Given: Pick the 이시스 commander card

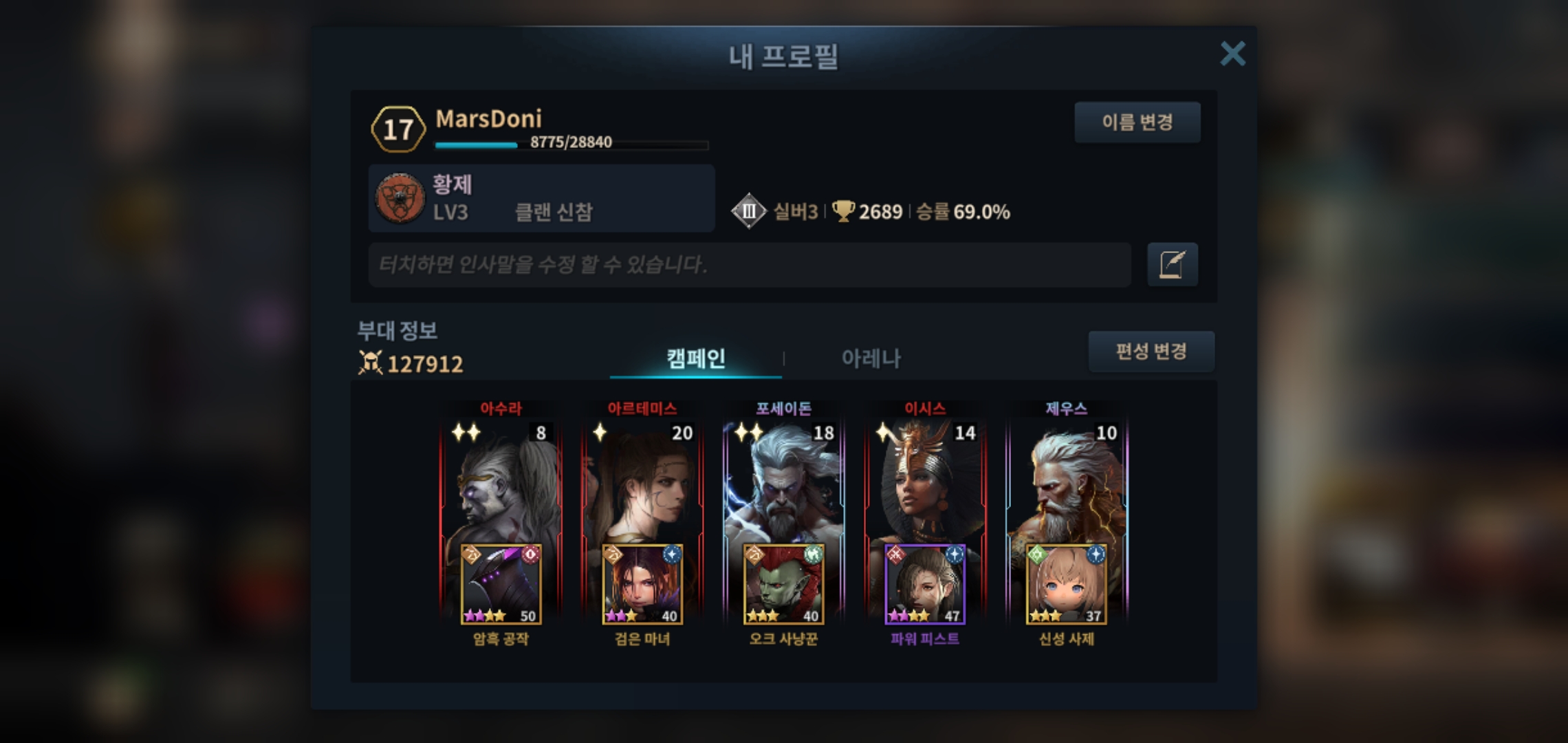Looking at the screenshot, I should 925,482.
